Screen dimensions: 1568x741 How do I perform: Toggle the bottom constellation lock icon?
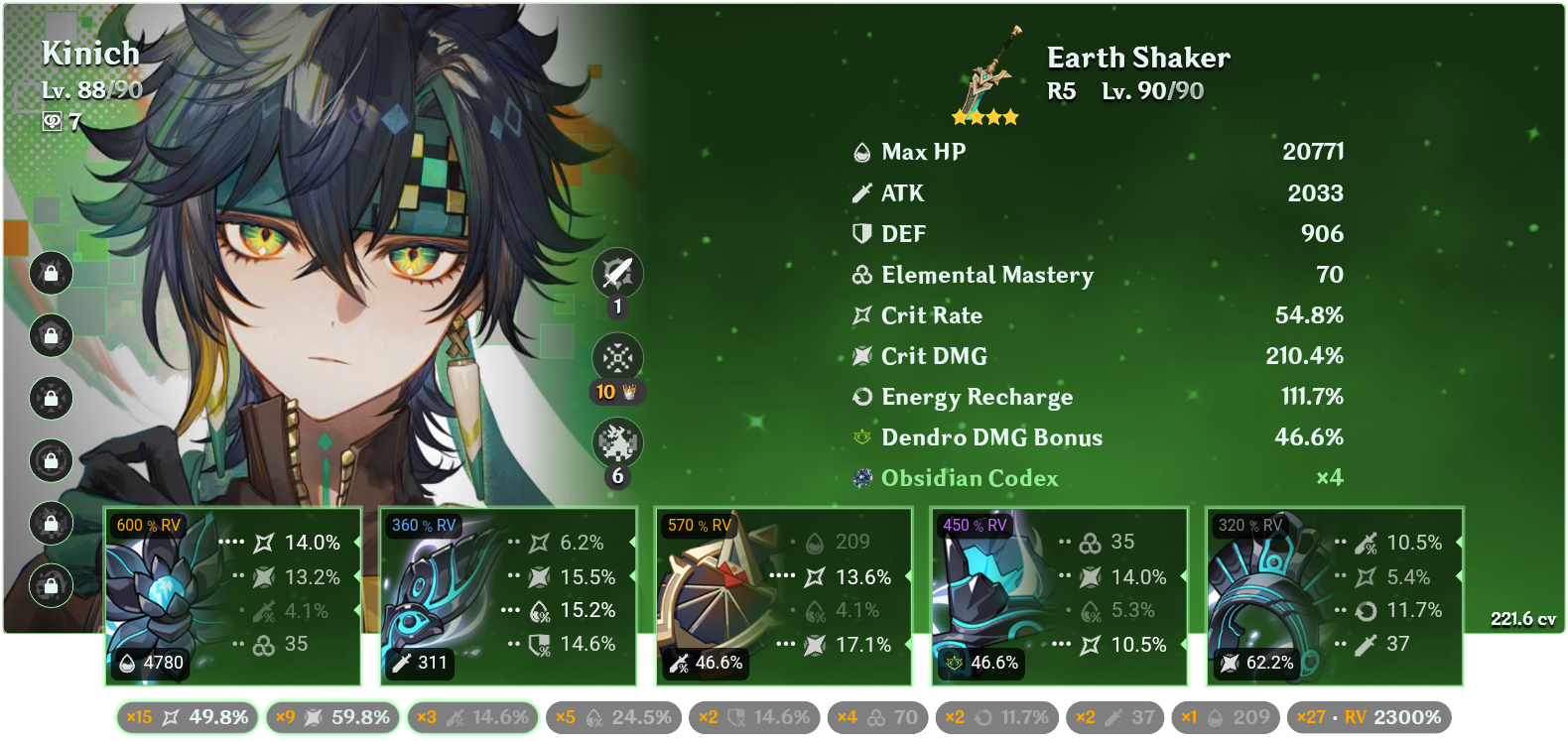click(x=50, y=585)
